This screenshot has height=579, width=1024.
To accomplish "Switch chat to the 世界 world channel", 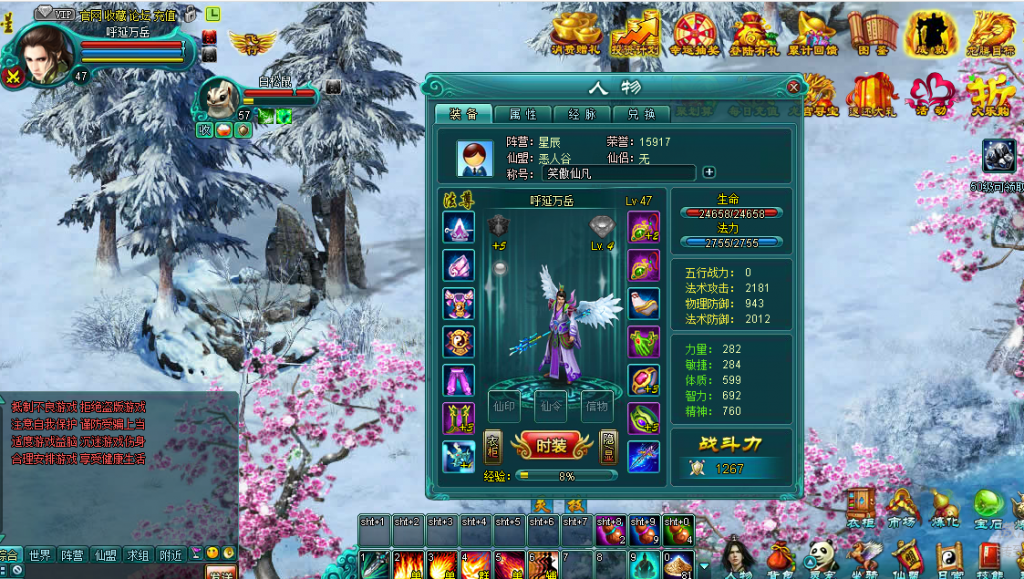I will (x=40, y=555).
